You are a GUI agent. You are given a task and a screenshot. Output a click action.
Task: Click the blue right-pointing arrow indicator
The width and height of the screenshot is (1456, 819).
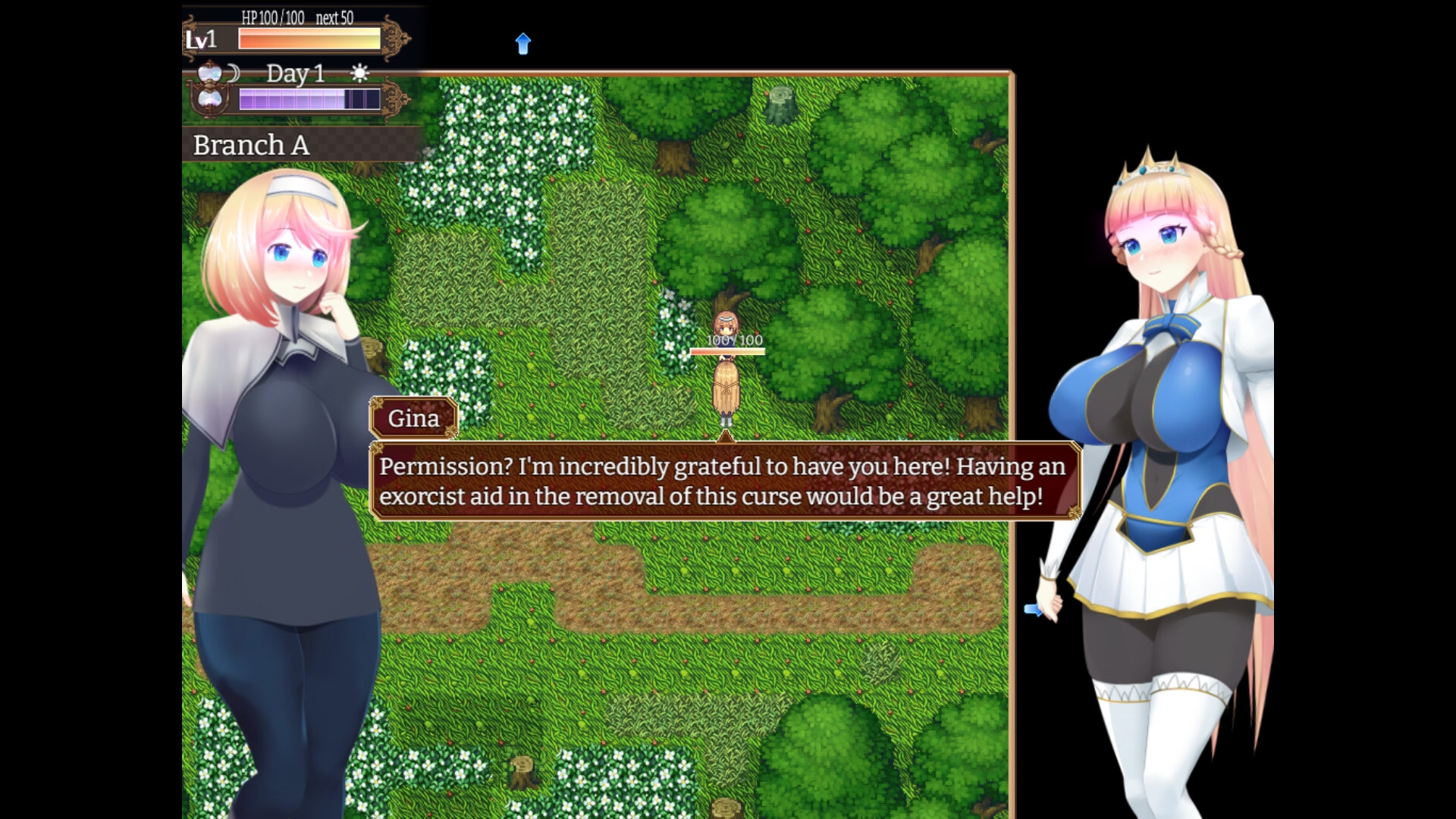[x=1033, y=609]
